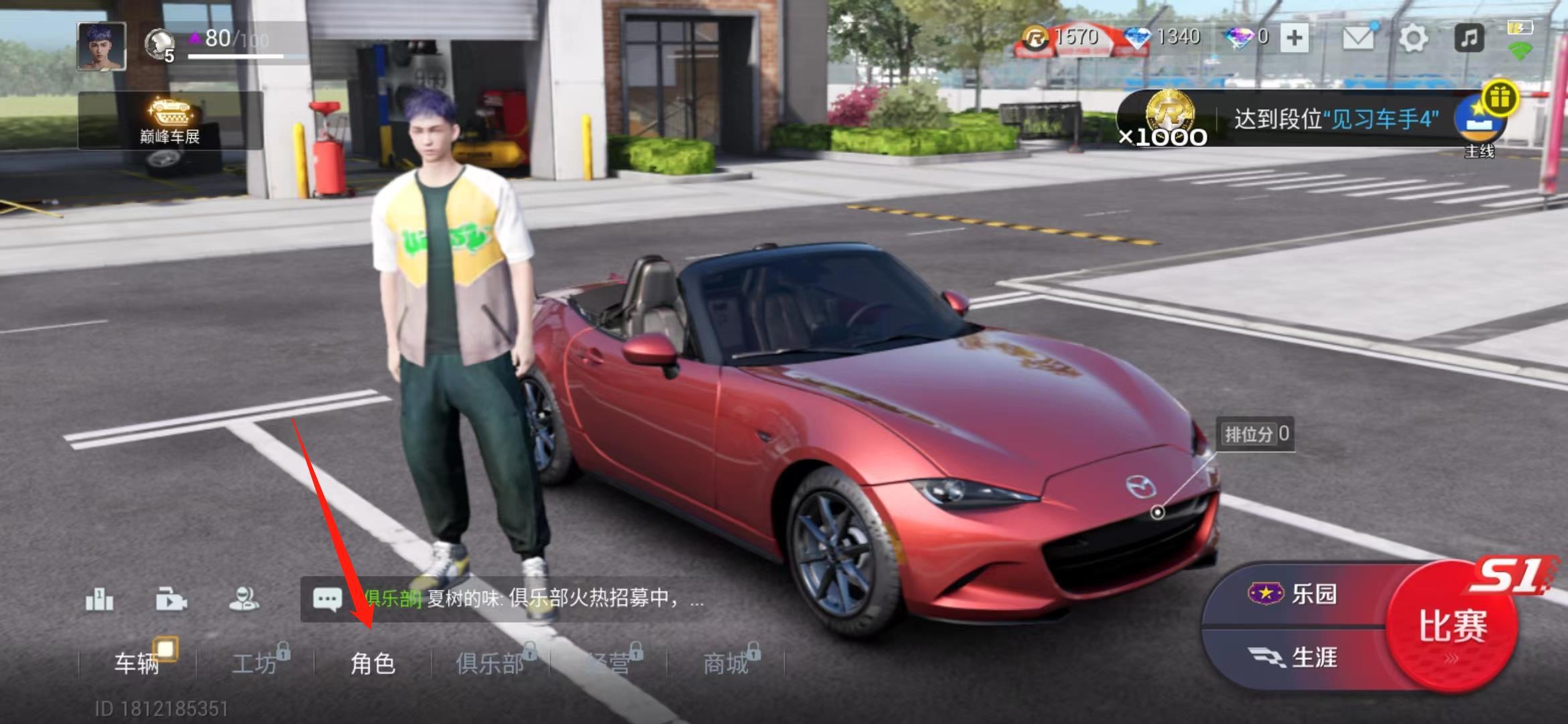Viewport: 1568px width, 724px height.
Task: Open the gear settings menu
Action: click(x=1413, y=38)
